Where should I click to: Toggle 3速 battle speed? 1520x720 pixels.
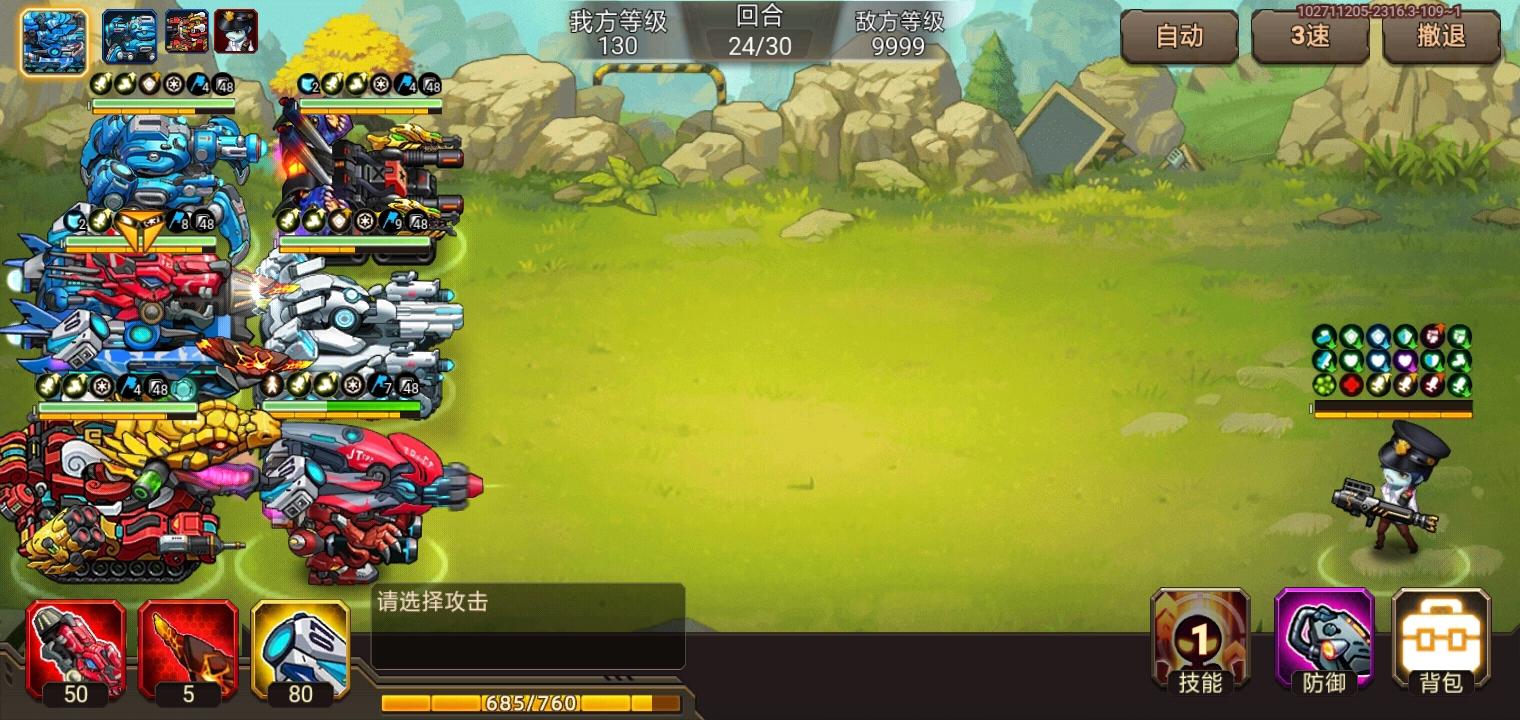1310,37
